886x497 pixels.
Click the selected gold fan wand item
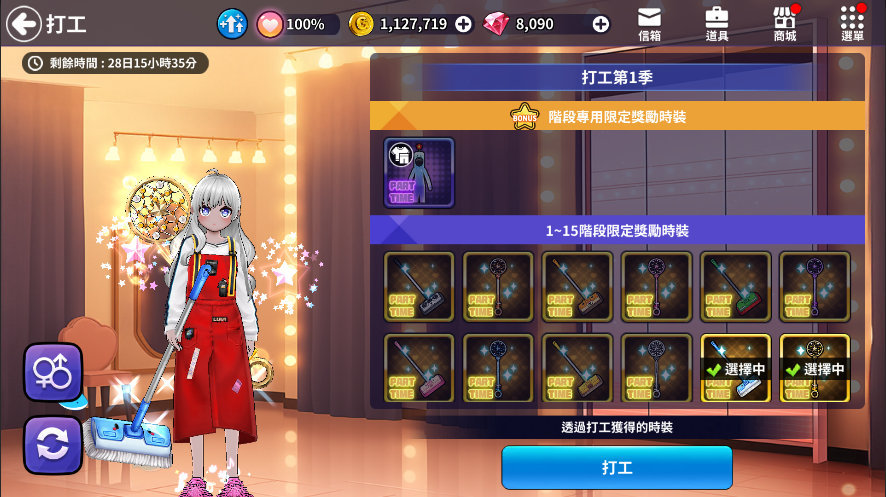click(x=814, y=368)
